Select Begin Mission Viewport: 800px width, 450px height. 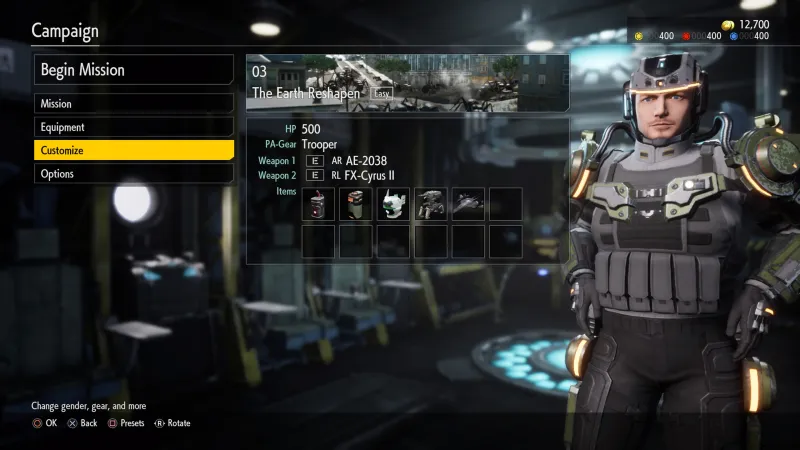click(x=134, y=71)
